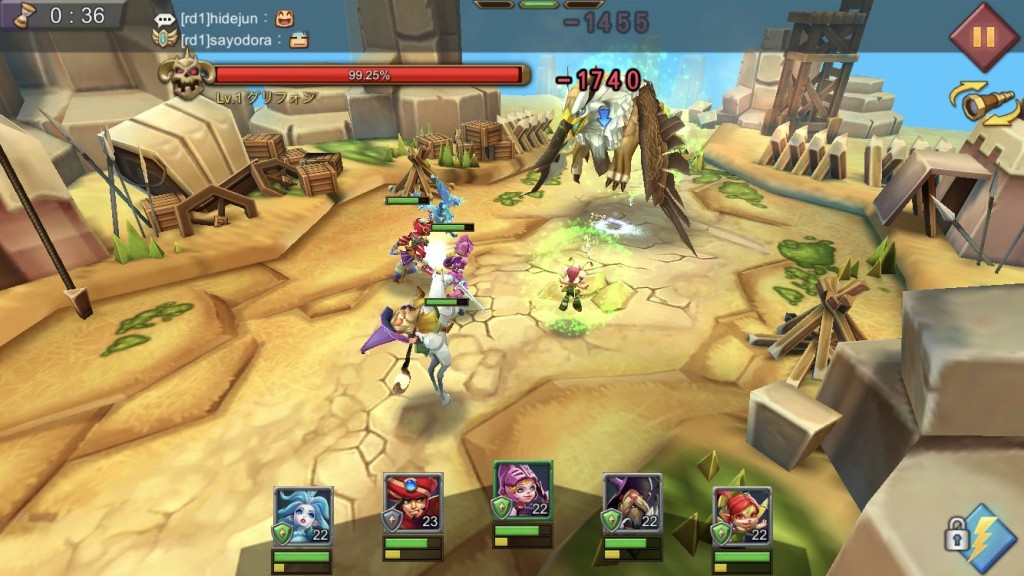Select the blue-haired ice hero portrait
Viewport: 1024px width, 576px height.
point(302,516)
